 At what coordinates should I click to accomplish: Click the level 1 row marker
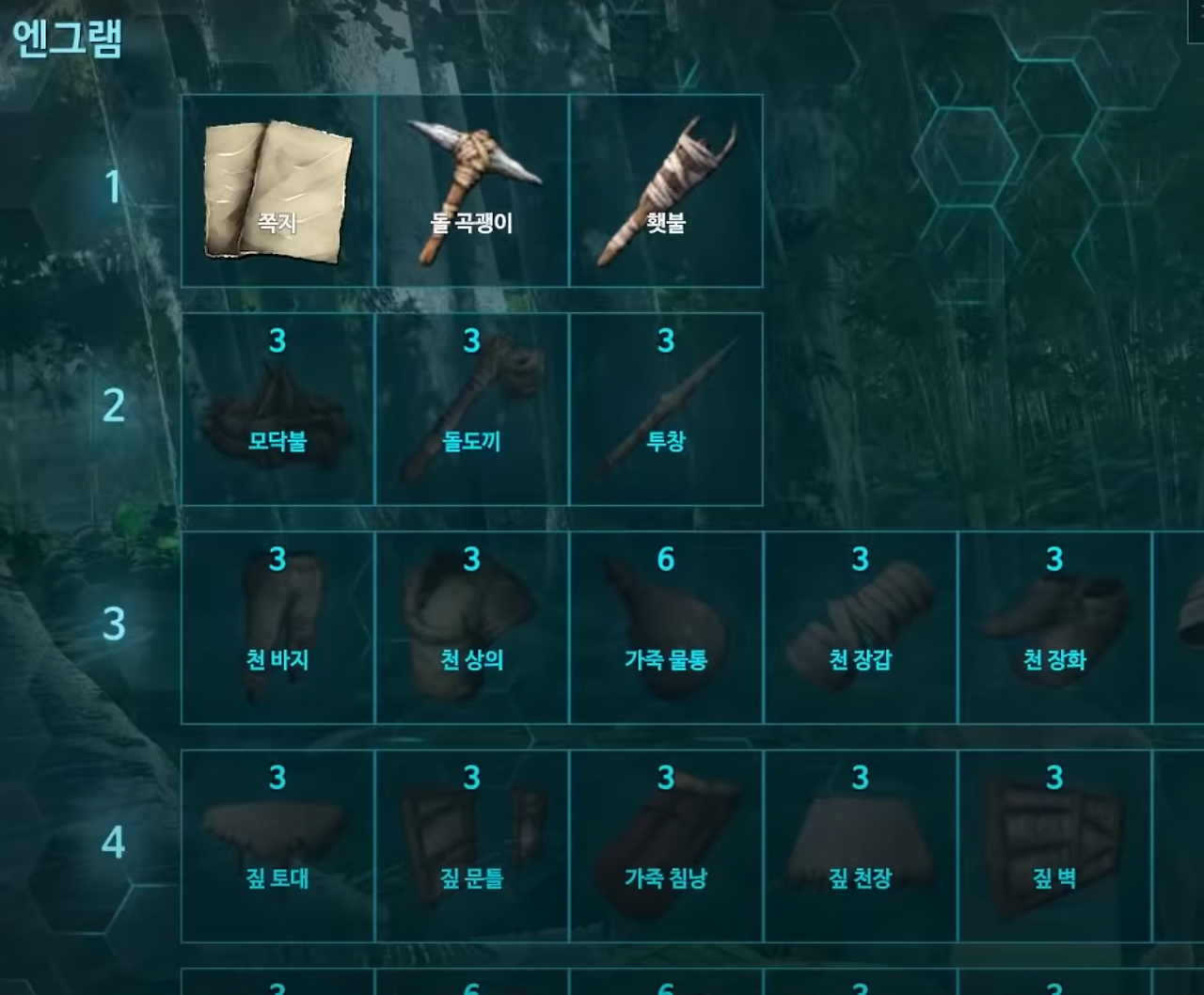(x=113, y=188)
